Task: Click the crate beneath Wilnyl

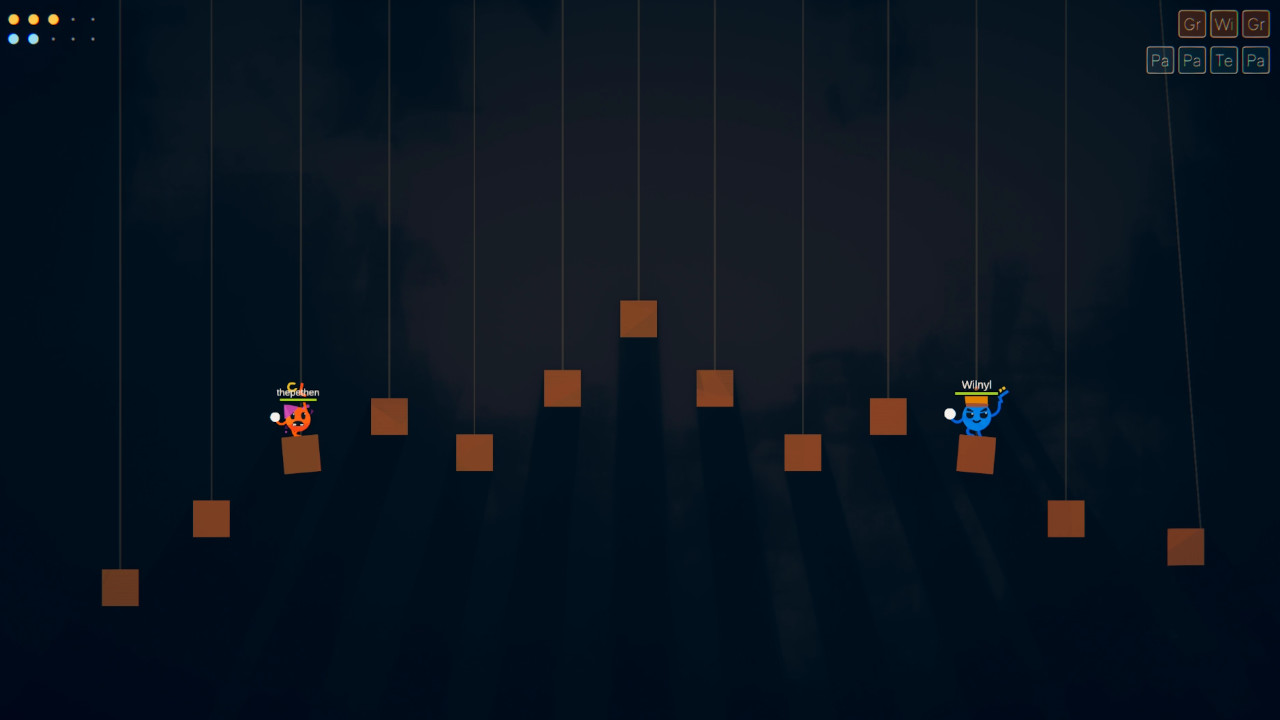Action: coord(975,456)
